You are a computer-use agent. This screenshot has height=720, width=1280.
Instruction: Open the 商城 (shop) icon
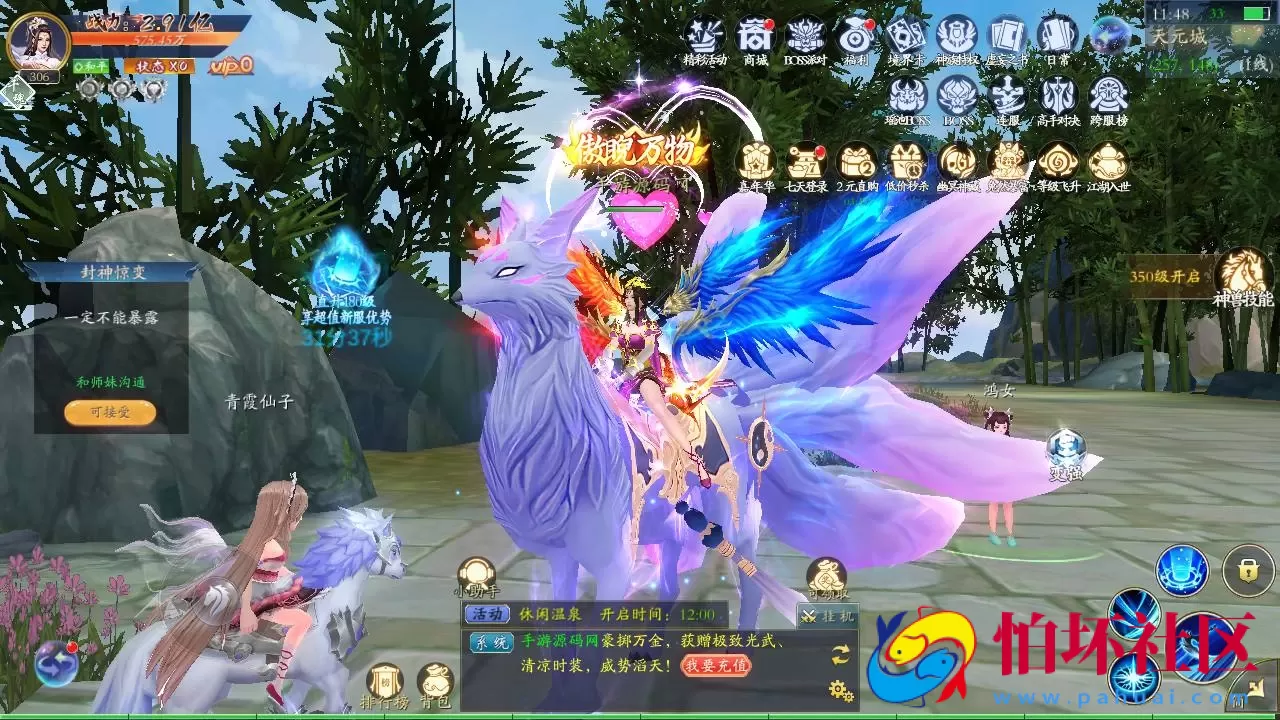click(754, 35)
